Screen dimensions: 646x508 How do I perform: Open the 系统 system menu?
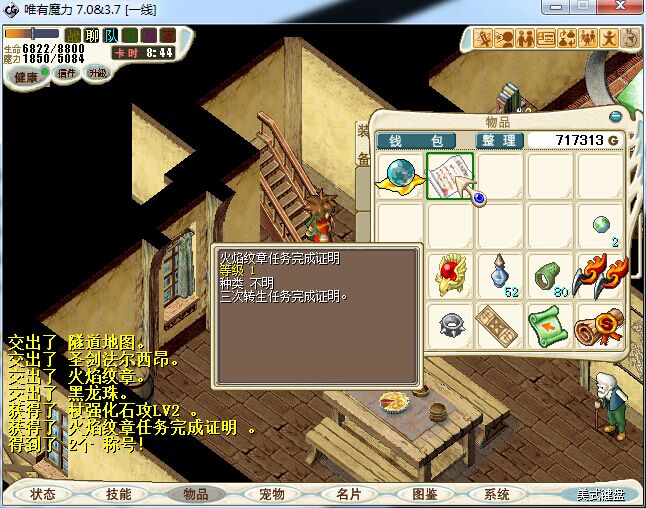(497, 494)
